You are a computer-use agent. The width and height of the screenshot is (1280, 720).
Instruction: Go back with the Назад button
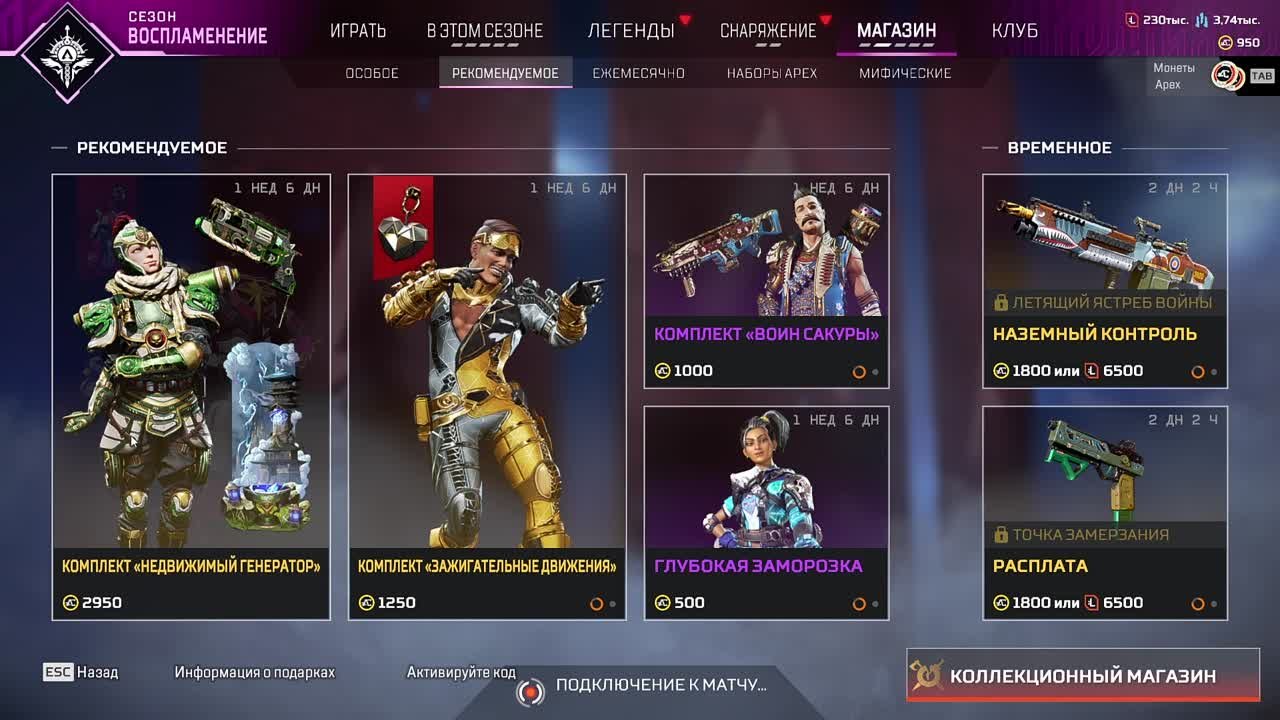(x=81, y=672)
